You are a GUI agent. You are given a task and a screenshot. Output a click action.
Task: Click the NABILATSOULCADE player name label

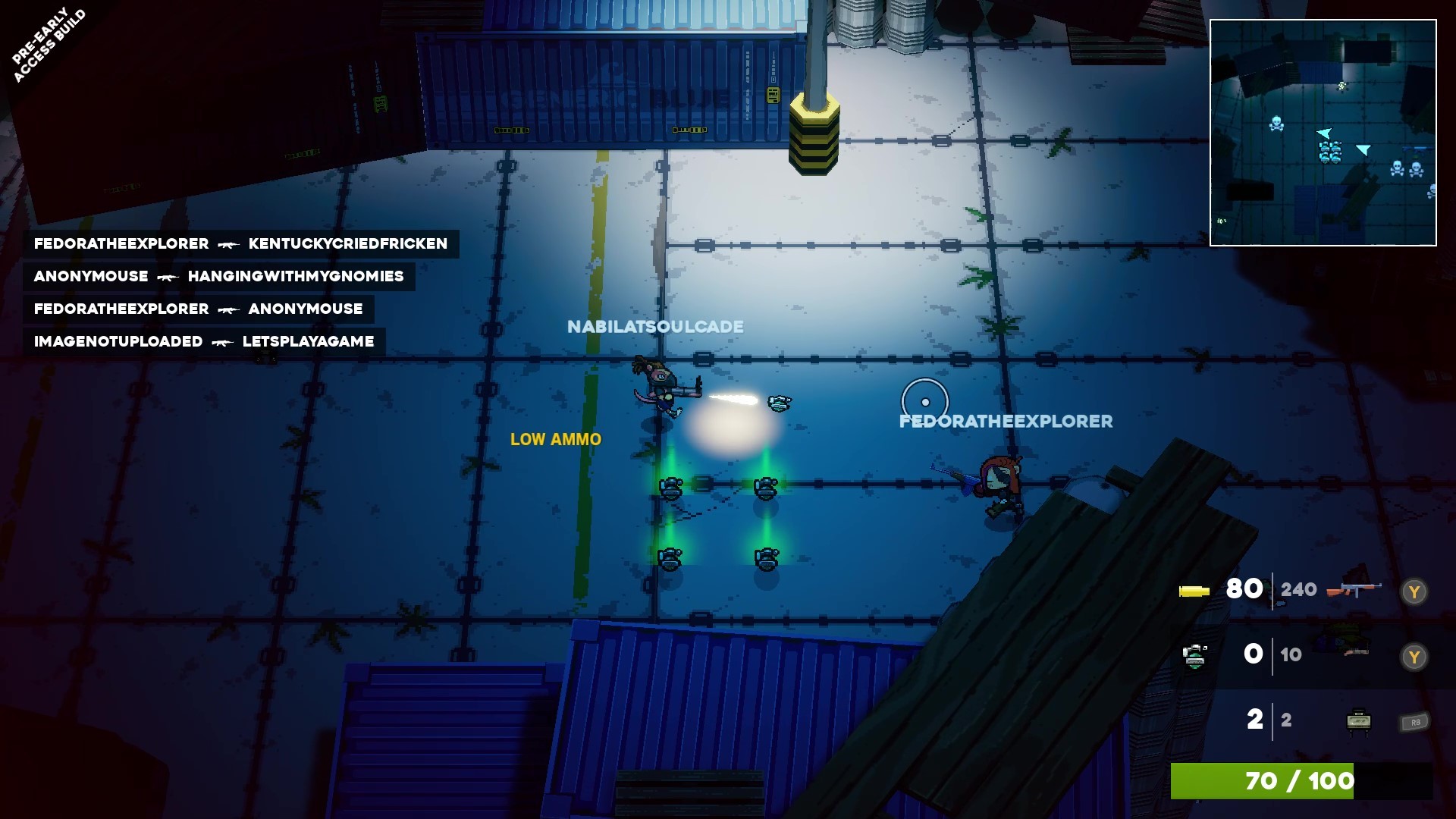[x=654, y=326]
